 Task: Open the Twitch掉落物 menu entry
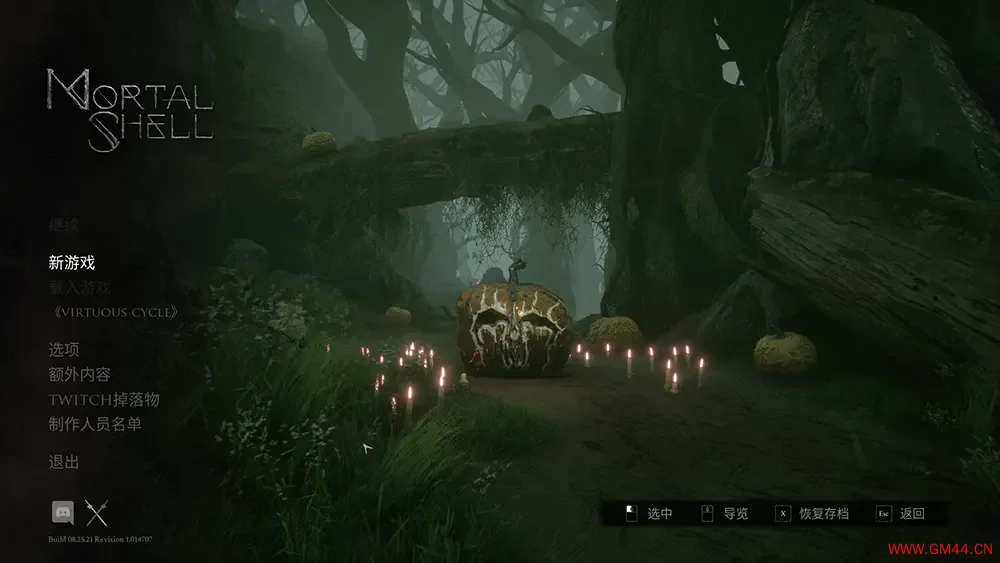104,399
